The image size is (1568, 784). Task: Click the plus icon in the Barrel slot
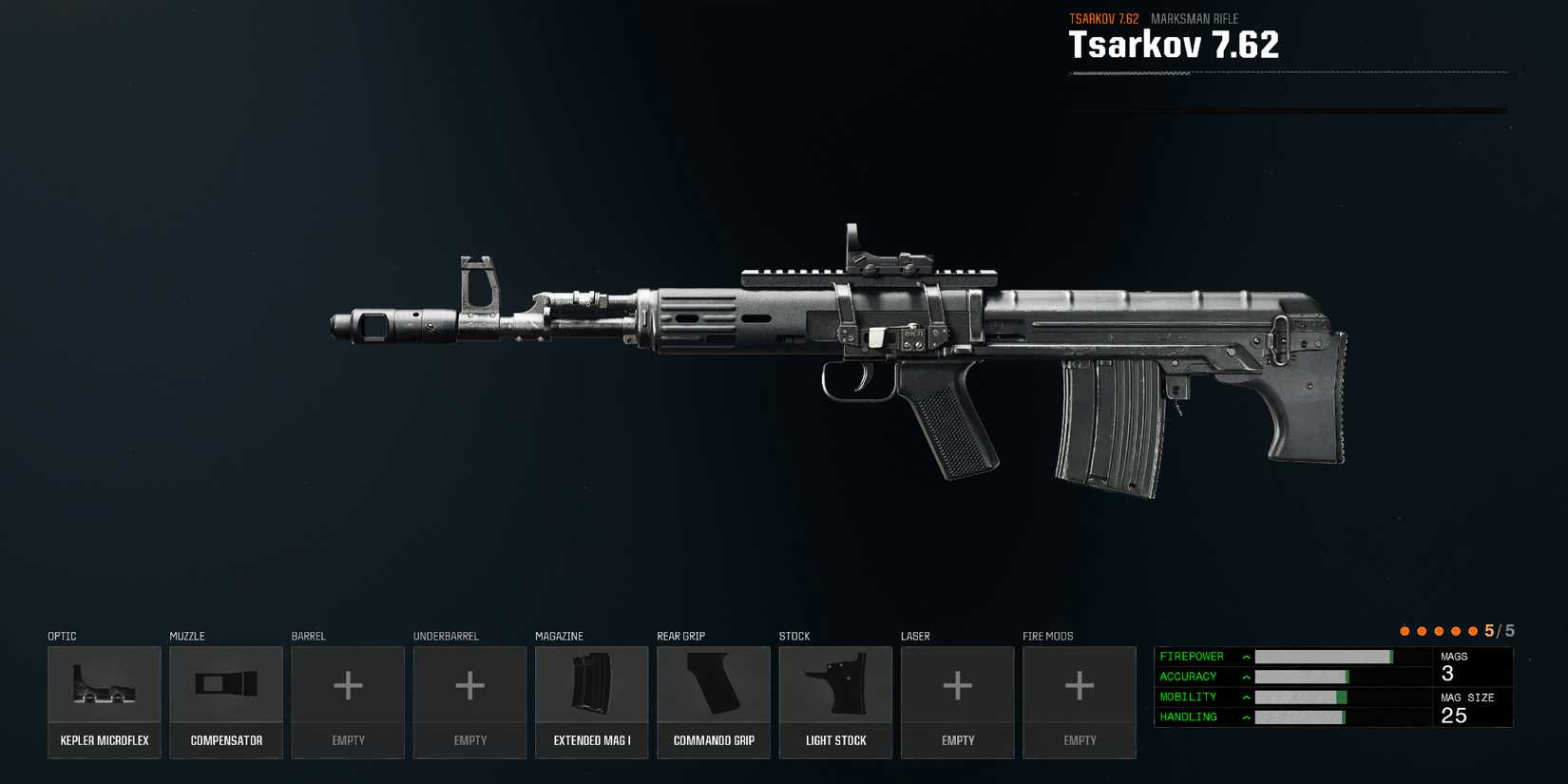(x=348, y=684)
